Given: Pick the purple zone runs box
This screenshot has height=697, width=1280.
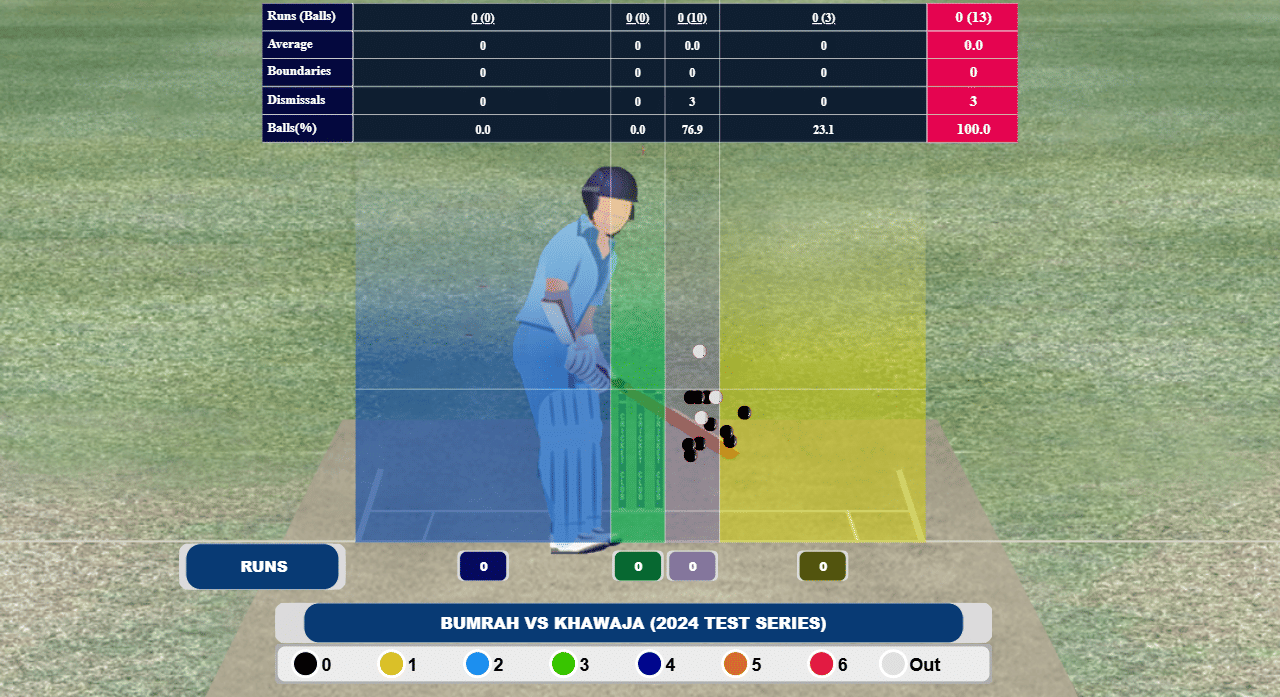Looking at the screenshot, I should pos(693,567).
